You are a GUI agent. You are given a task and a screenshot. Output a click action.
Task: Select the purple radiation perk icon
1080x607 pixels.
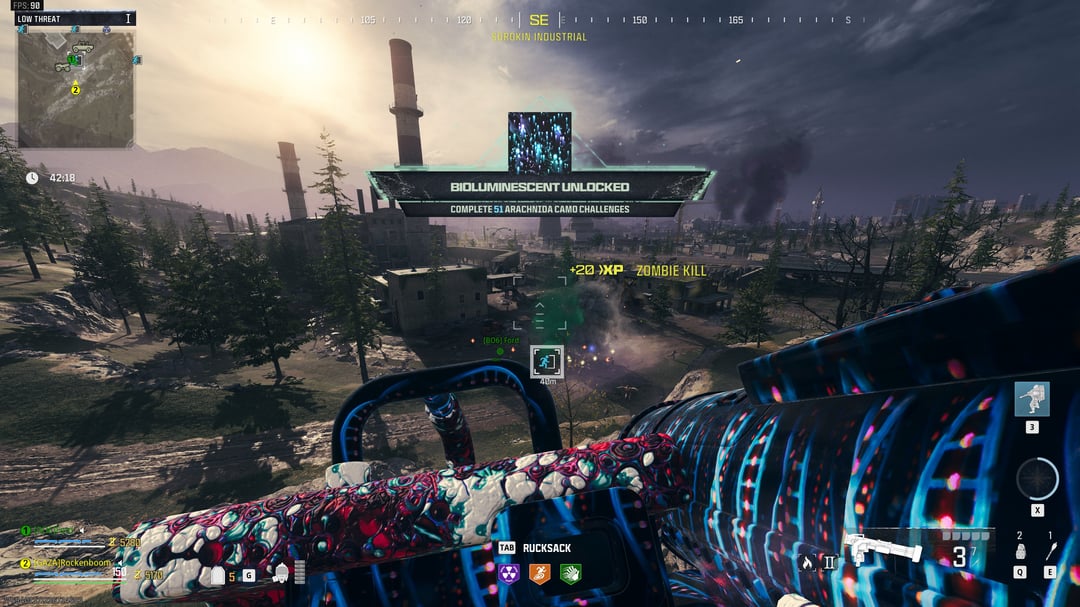click(510, 574)
